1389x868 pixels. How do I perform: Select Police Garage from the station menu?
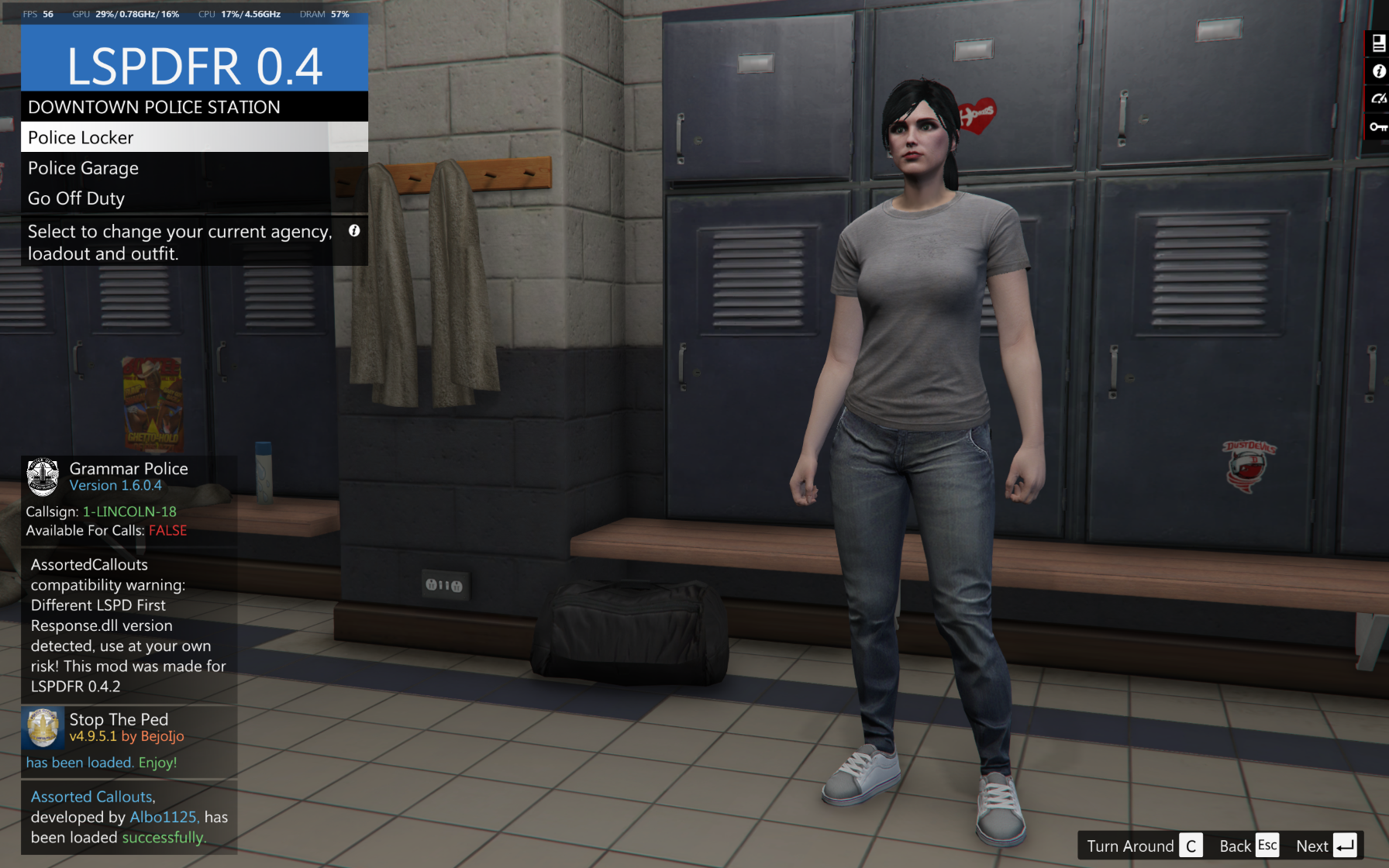[194, 168]
